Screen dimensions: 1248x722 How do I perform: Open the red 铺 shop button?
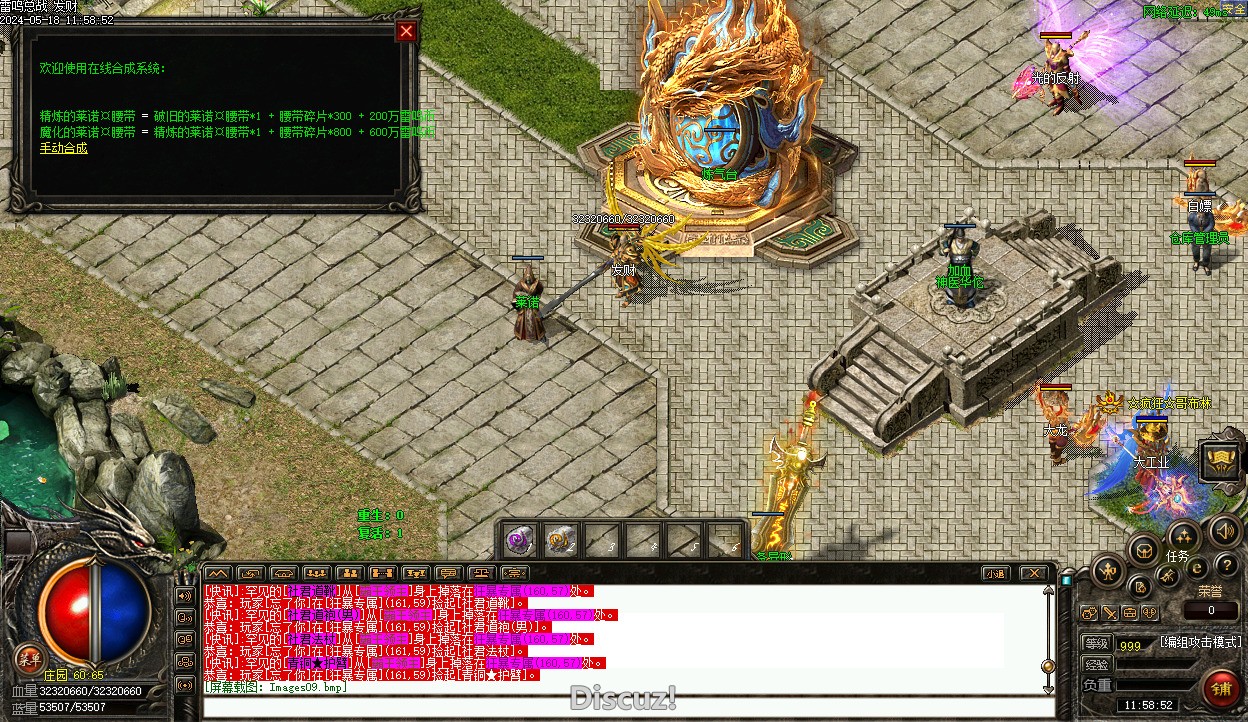coord(1220,689)
